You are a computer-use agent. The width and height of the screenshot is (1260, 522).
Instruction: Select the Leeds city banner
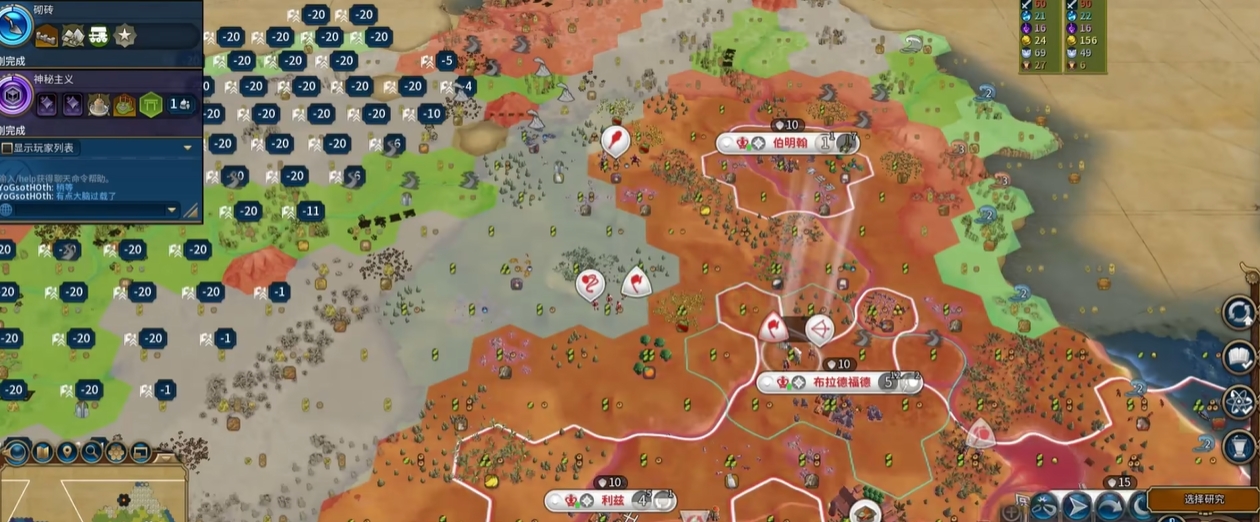(x=610, y=500)
